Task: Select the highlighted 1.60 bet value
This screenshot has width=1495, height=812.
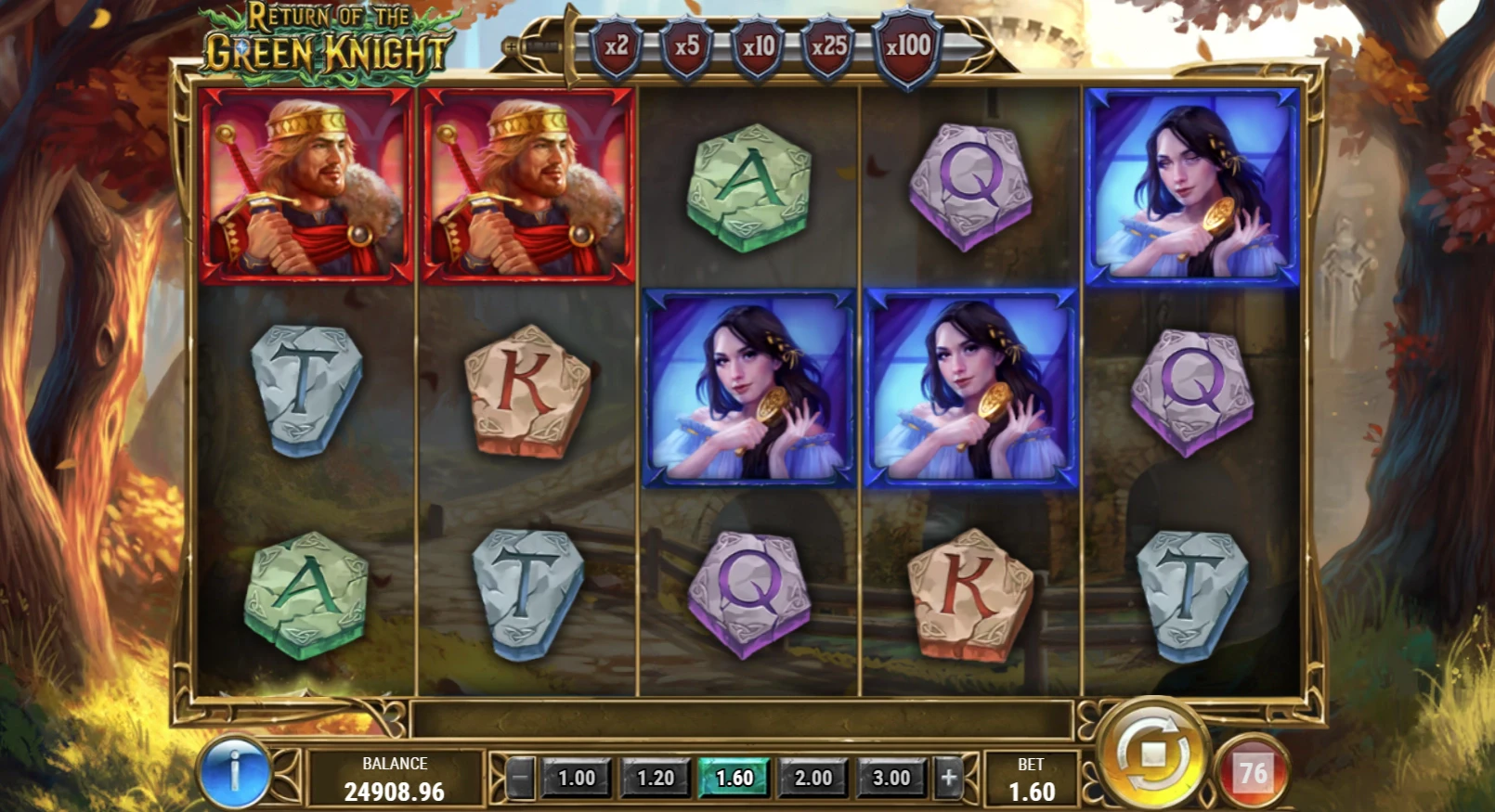Action: click(x=734, y=778)
